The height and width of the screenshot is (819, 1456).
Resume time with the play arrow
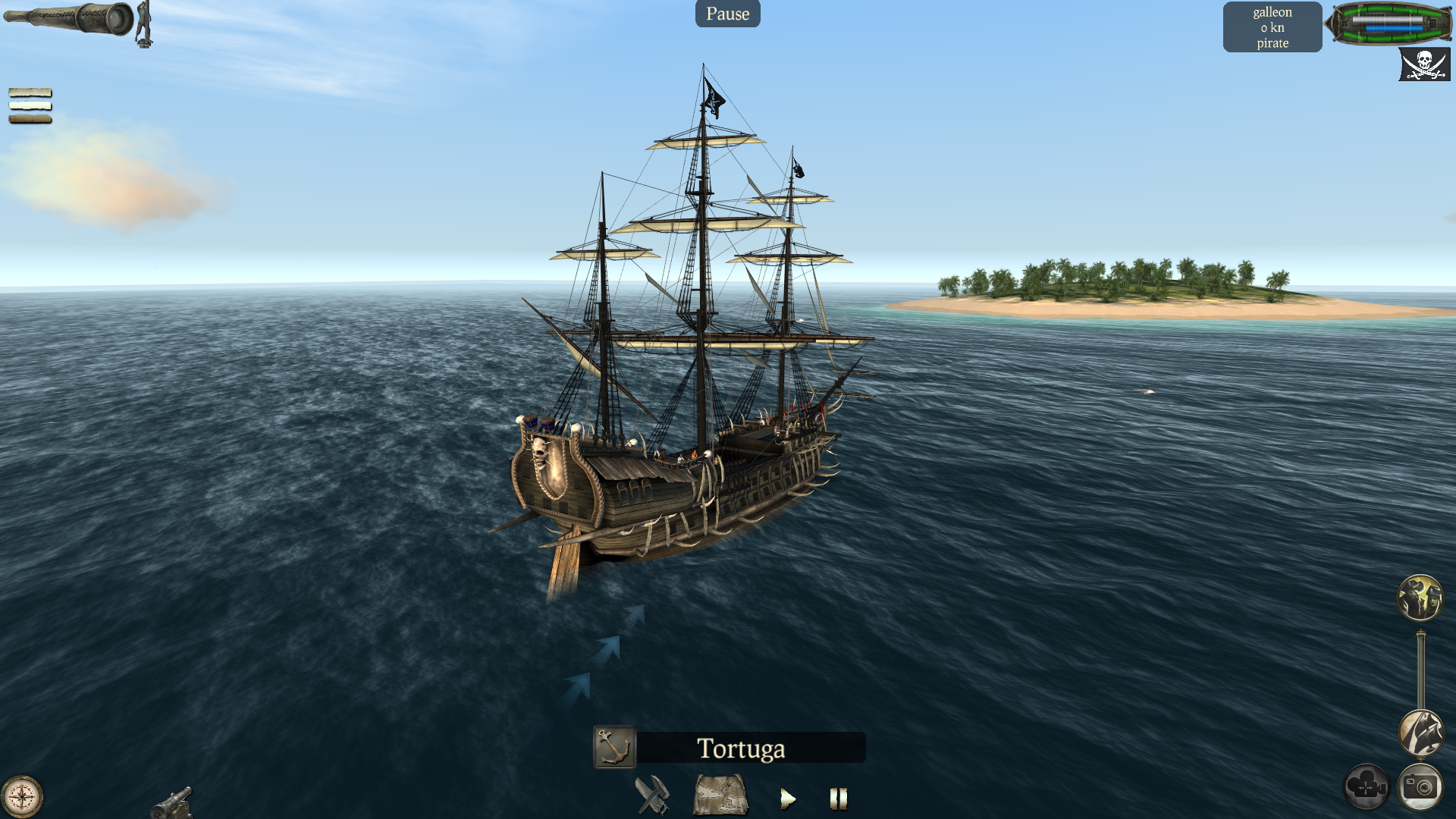click(788, 799)
